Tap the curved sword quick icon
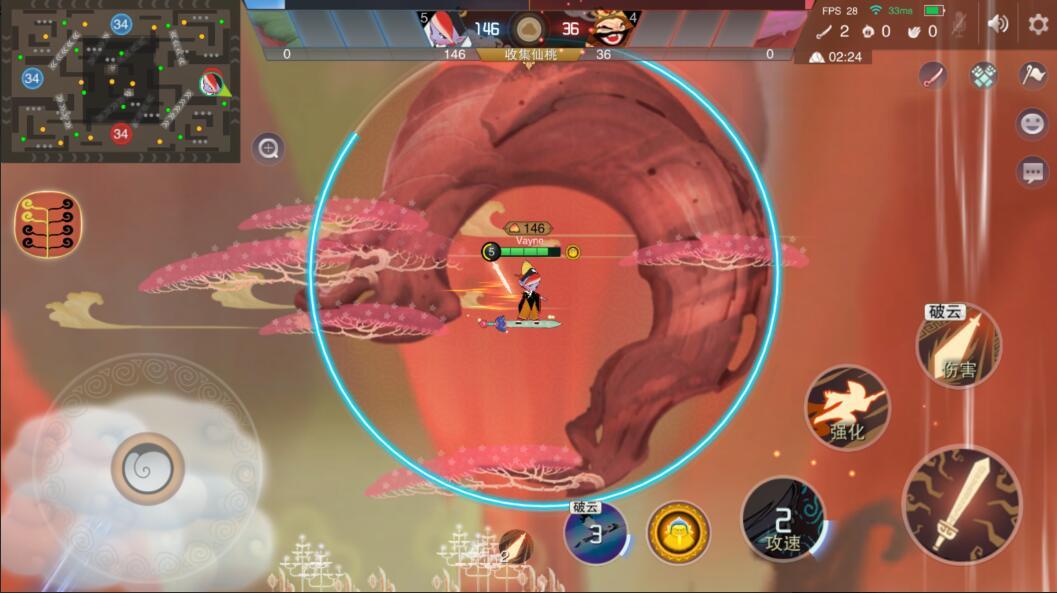The image size is (1057, 593). point(933,75)
